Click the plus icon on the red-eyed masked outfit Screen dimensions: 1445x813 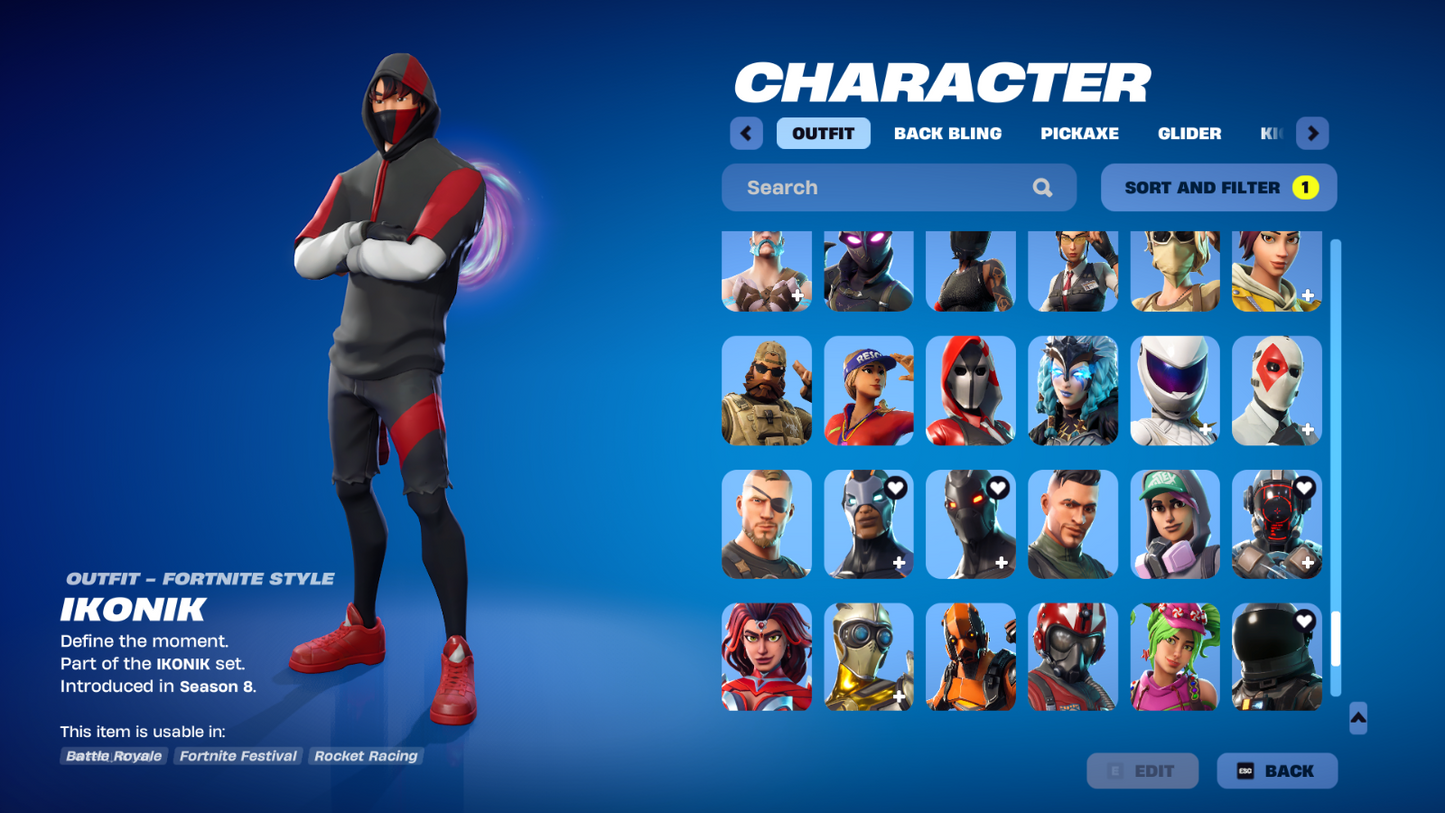(x=1001, y=560)
